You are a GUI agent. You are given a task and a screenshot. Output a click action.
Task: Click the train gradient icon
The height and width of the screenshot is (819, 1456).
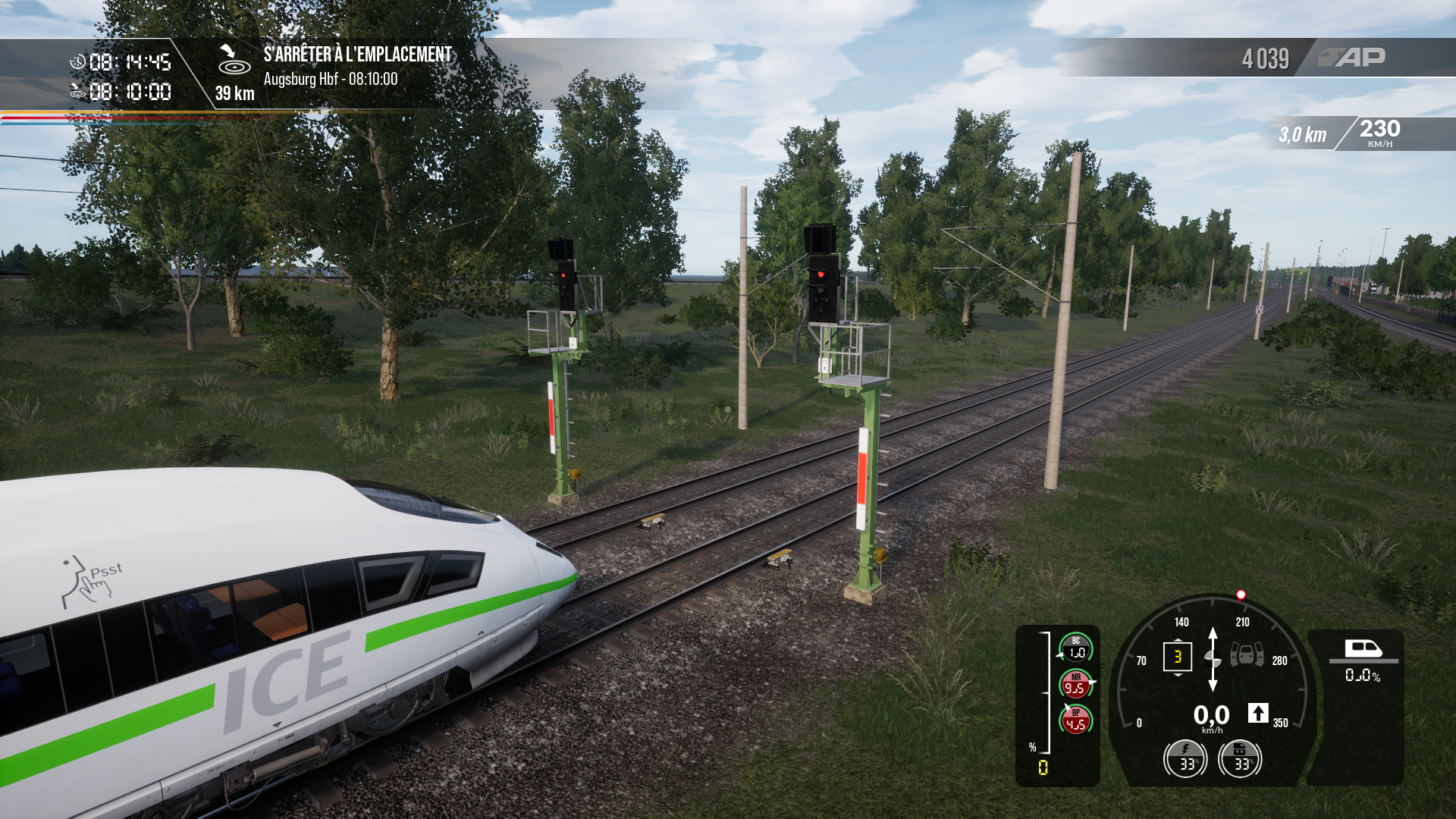(1363, 649)
